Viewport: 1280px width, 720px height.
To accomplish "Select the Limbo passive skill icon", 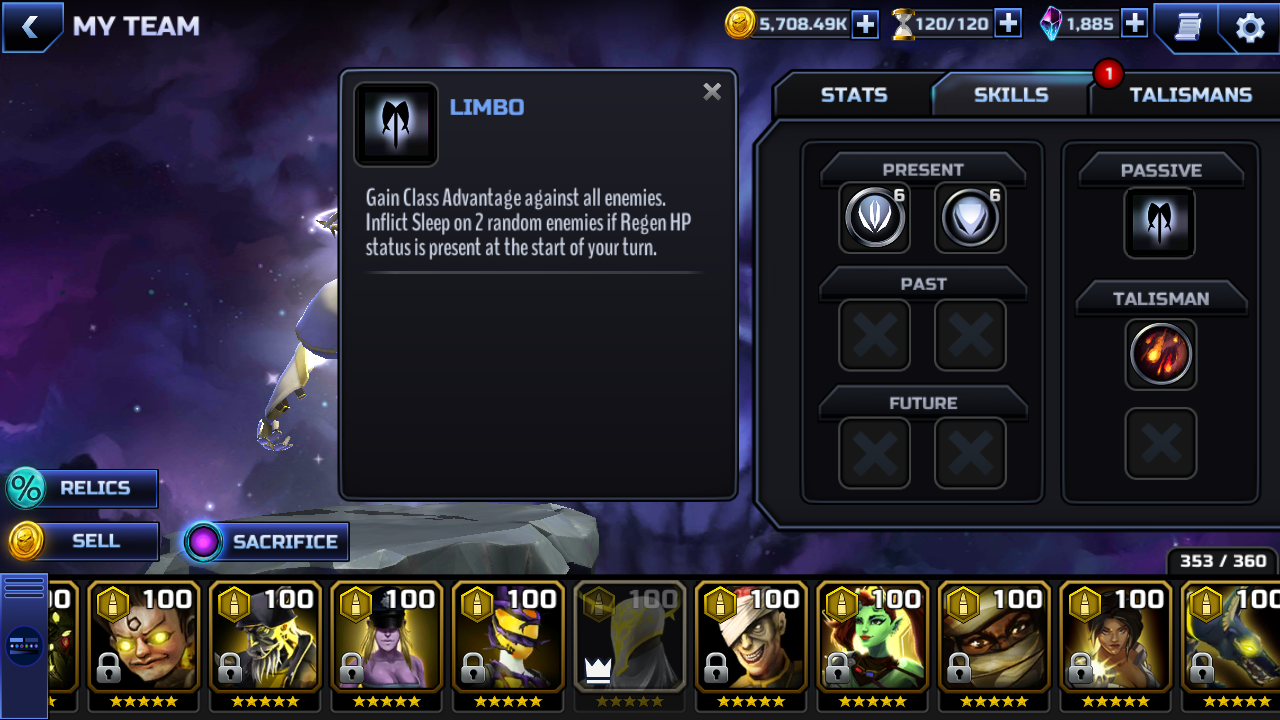I will click(1160, 222).
